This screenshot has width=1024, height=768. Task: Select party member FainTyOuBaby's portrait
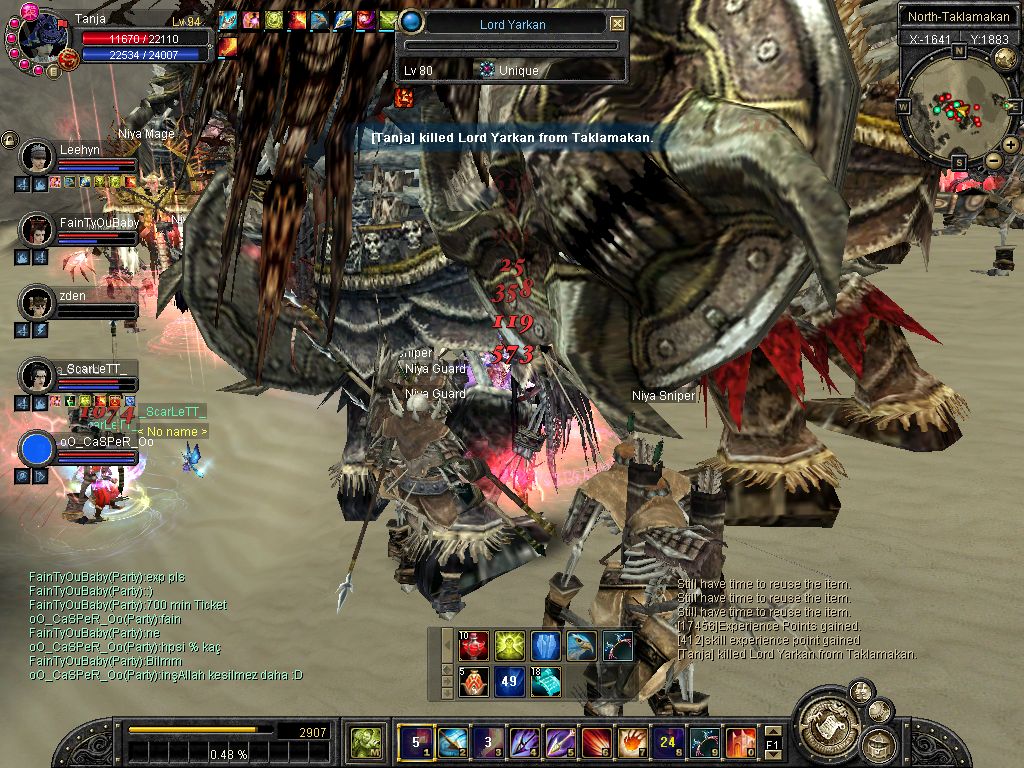tap(38, 230)
